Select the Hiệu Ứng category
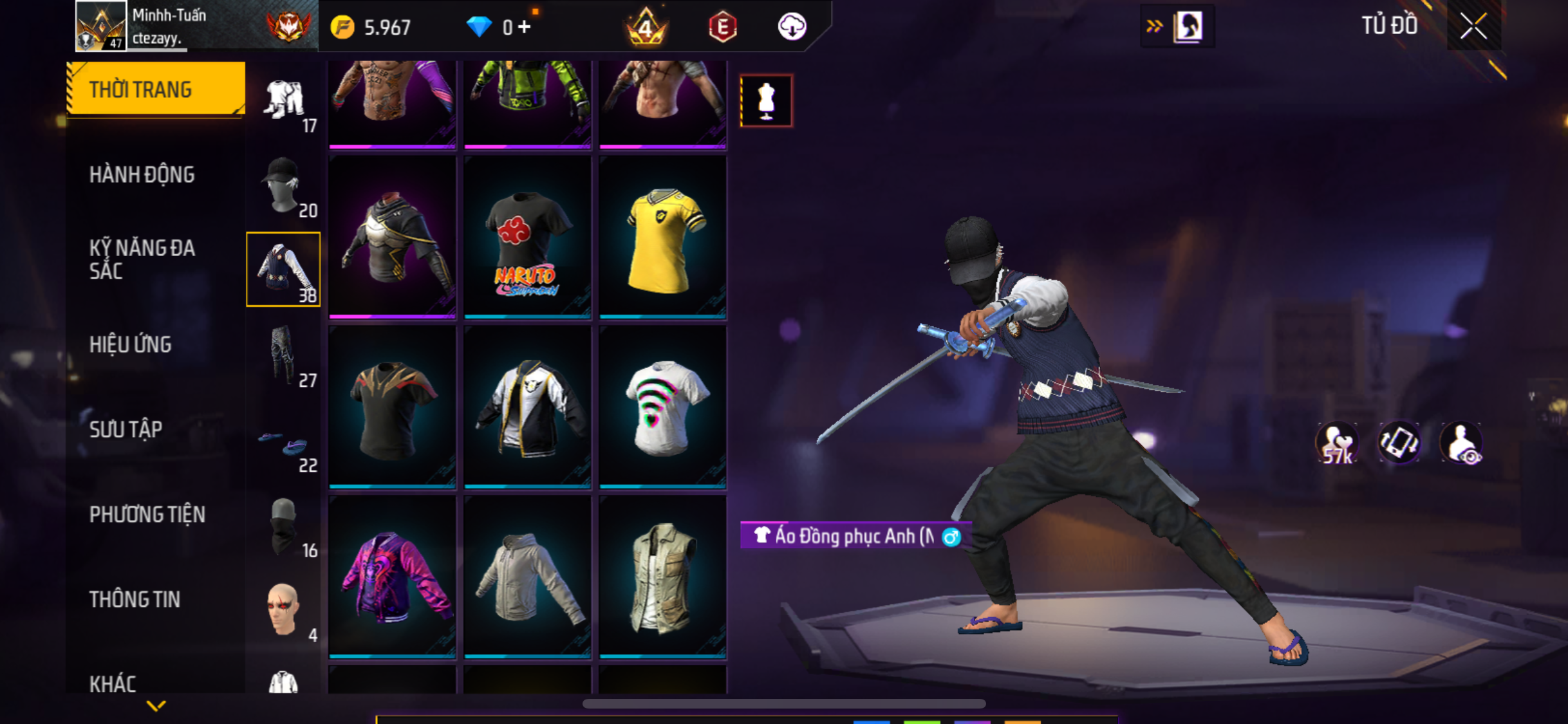This screenshot has width=1568, height=724. [x=131, y=344]
